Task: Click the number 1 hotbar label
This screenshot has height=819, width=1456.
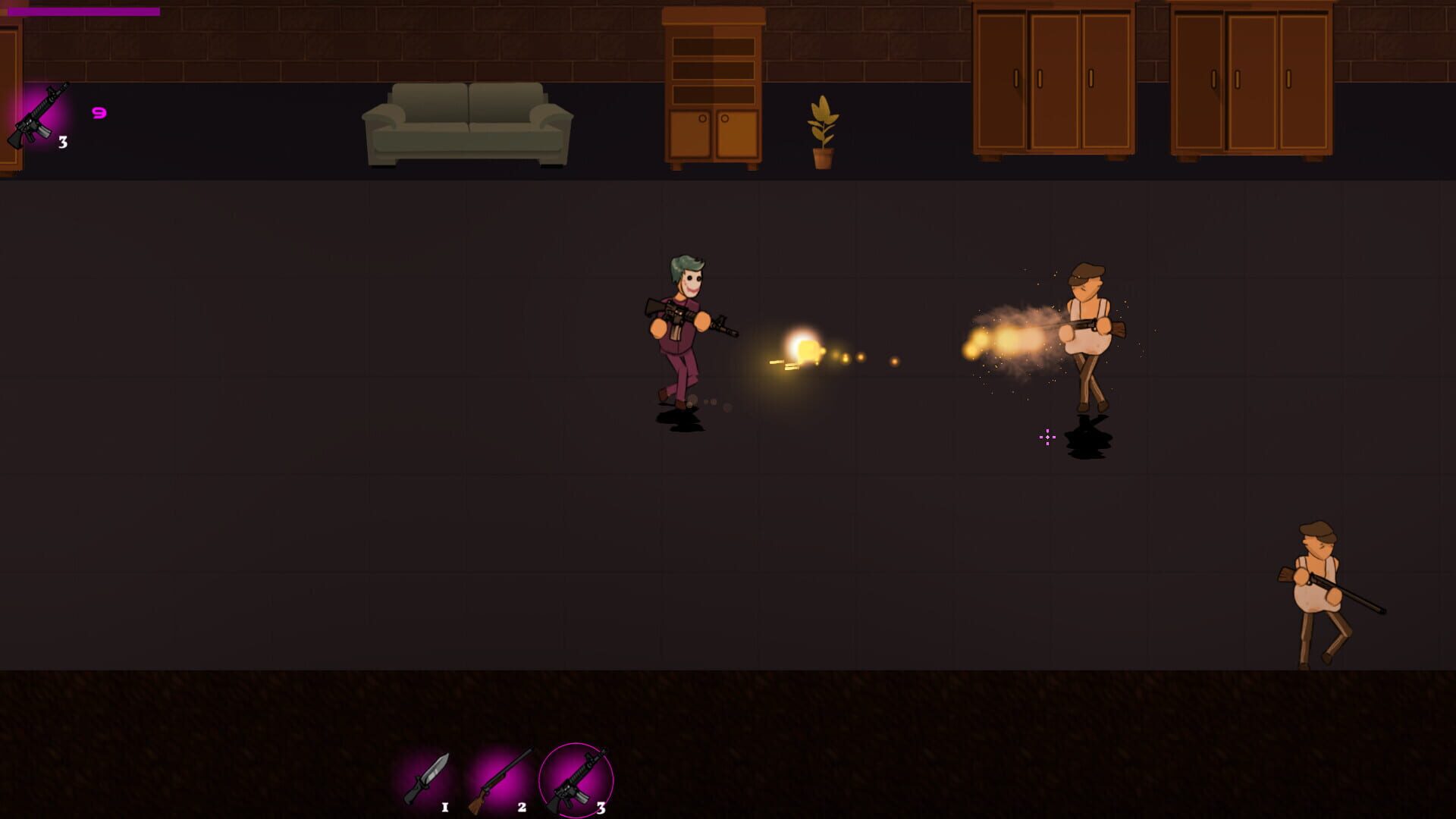Action: [x=444, y=808]
